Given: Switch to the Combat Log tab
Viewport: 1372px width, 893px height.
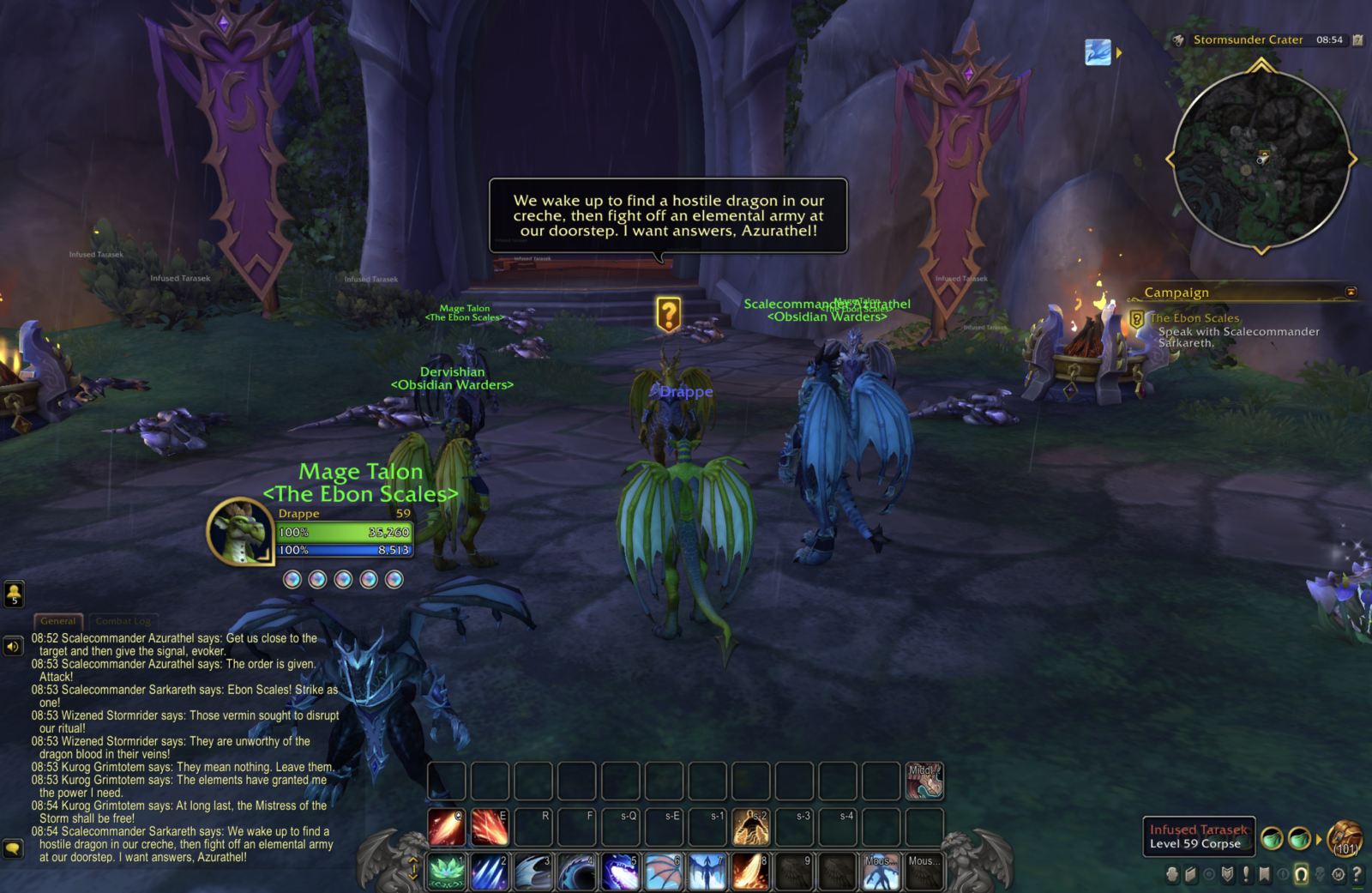Looking at the screenshot, I should point(123,620).
